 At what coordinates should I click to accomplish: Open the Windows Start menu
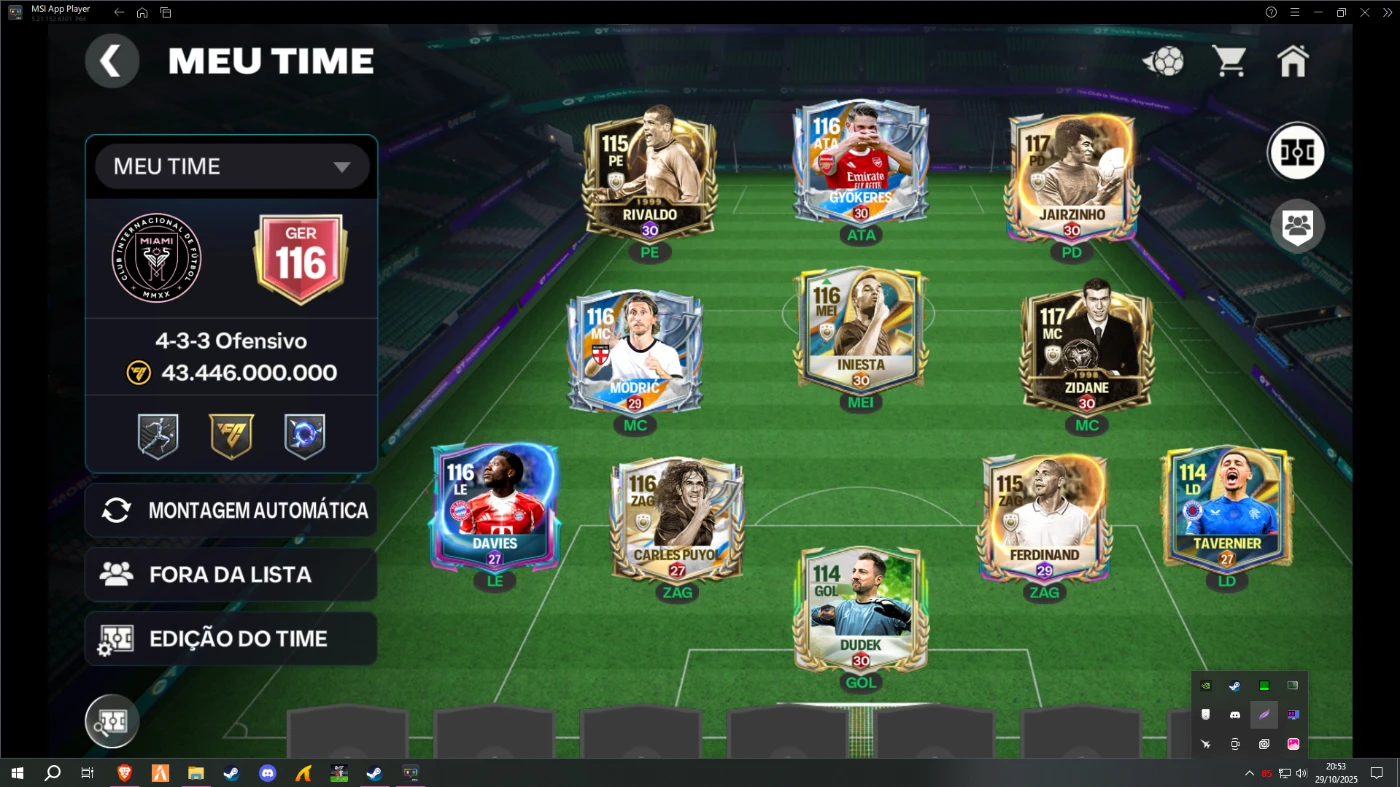(x=15, y=773)
